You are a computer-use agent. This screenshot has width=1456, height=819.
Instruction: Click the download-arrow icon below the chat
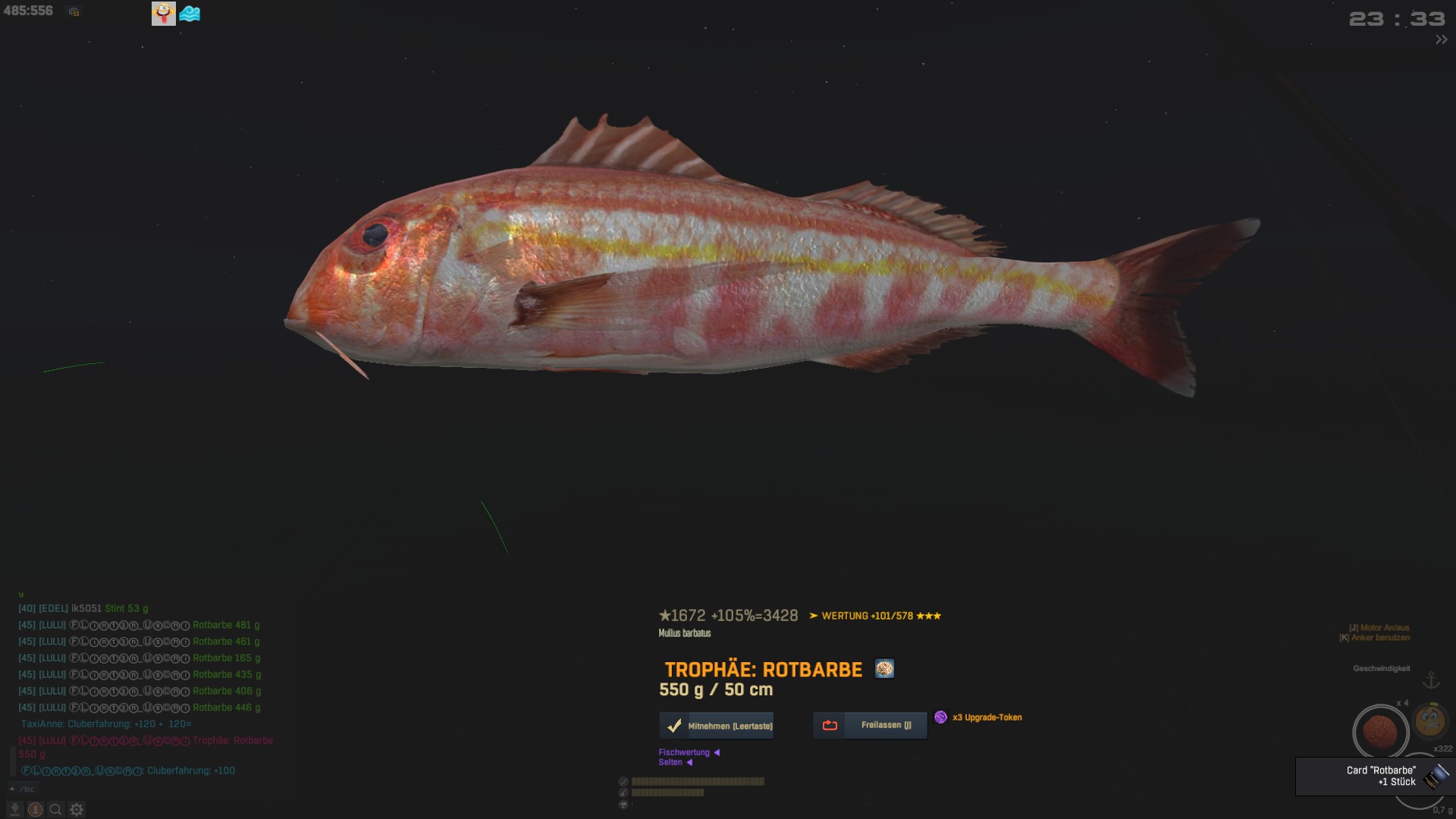[14, 810]
